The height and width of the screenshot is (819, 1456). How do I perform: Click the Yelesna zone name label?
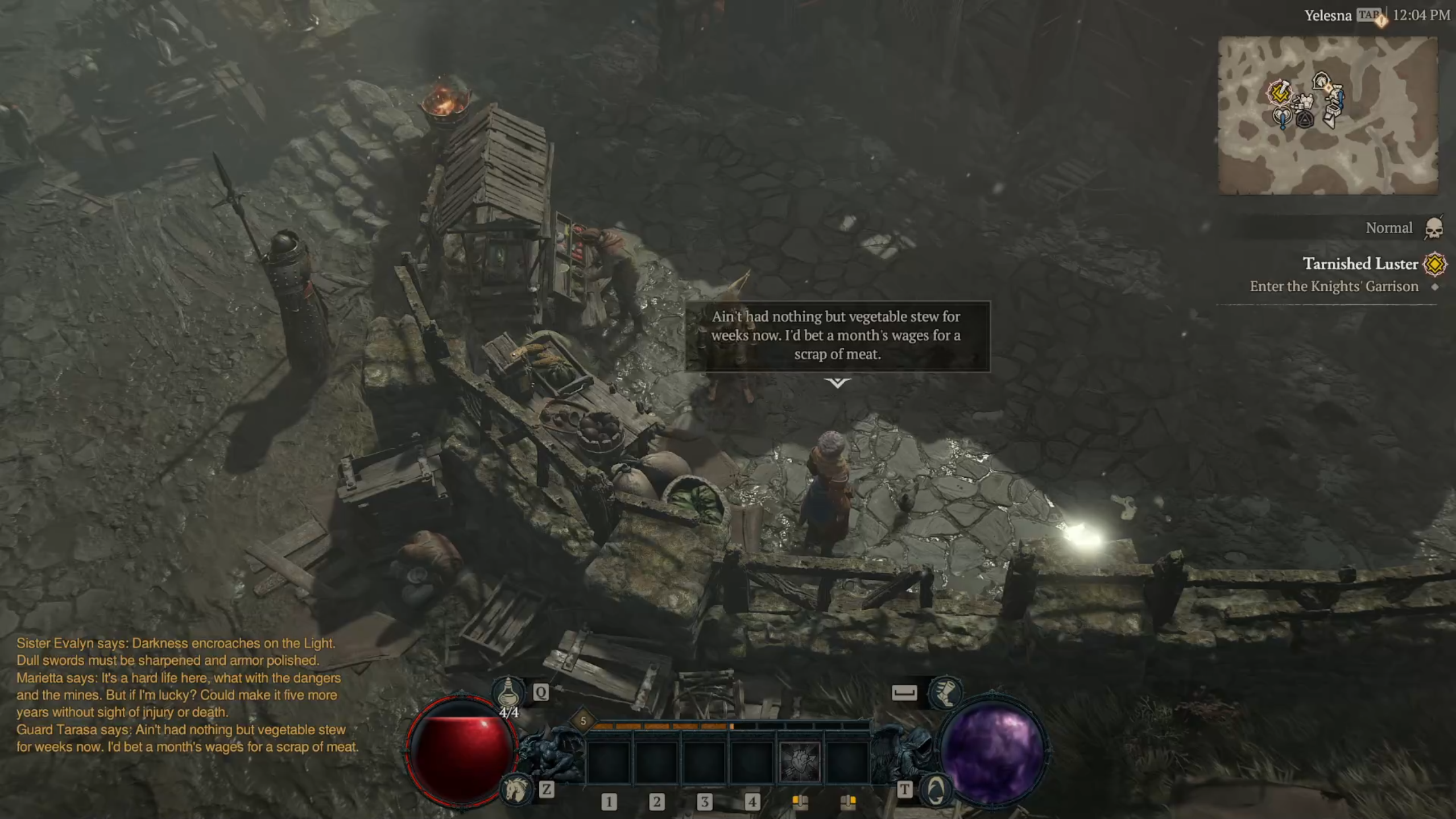pyautogui.click(x=1327, y=16)
